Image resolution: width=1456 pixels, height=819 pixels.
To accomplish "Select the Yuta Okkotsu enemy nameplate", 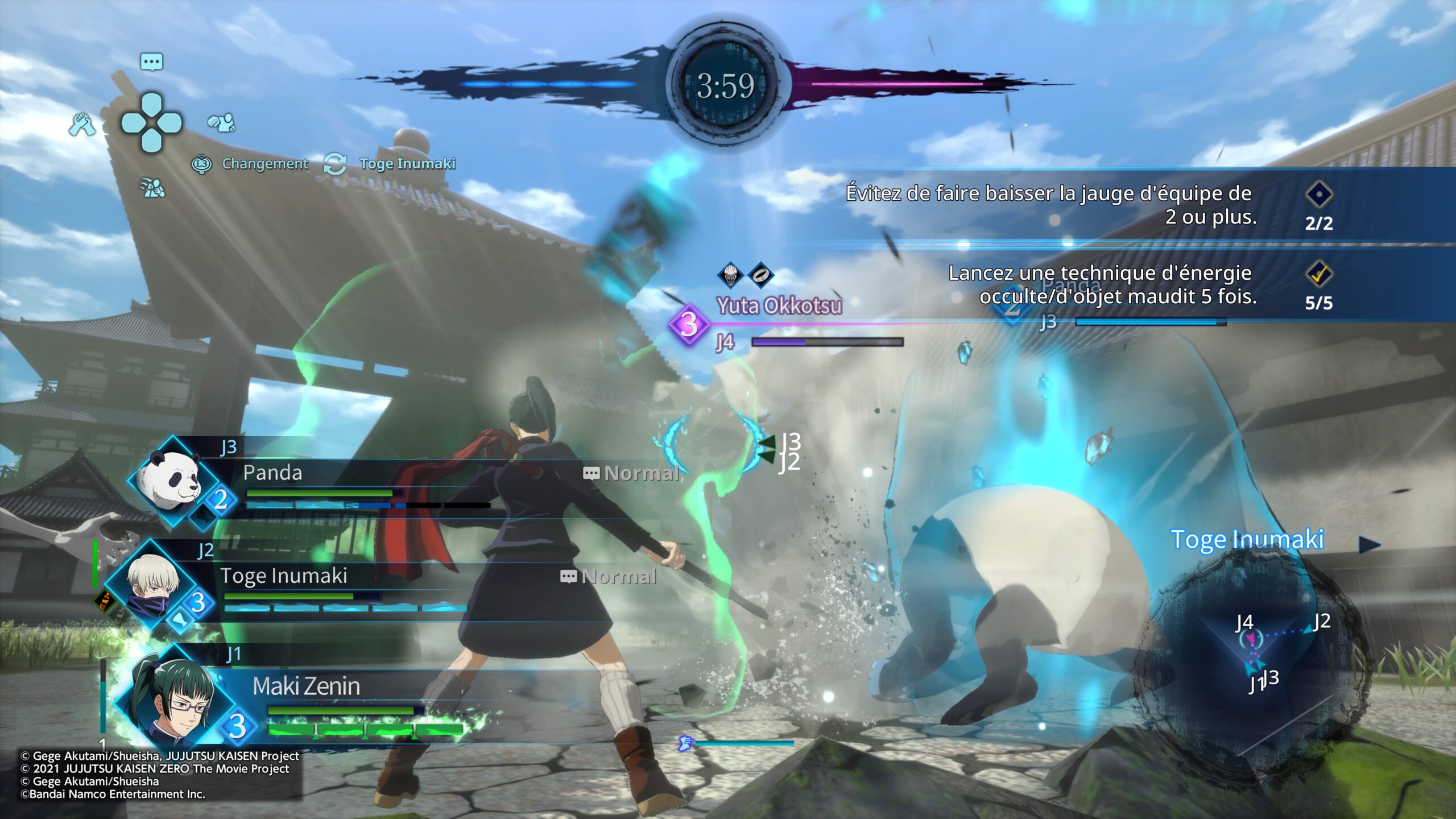I will [779, 306].
